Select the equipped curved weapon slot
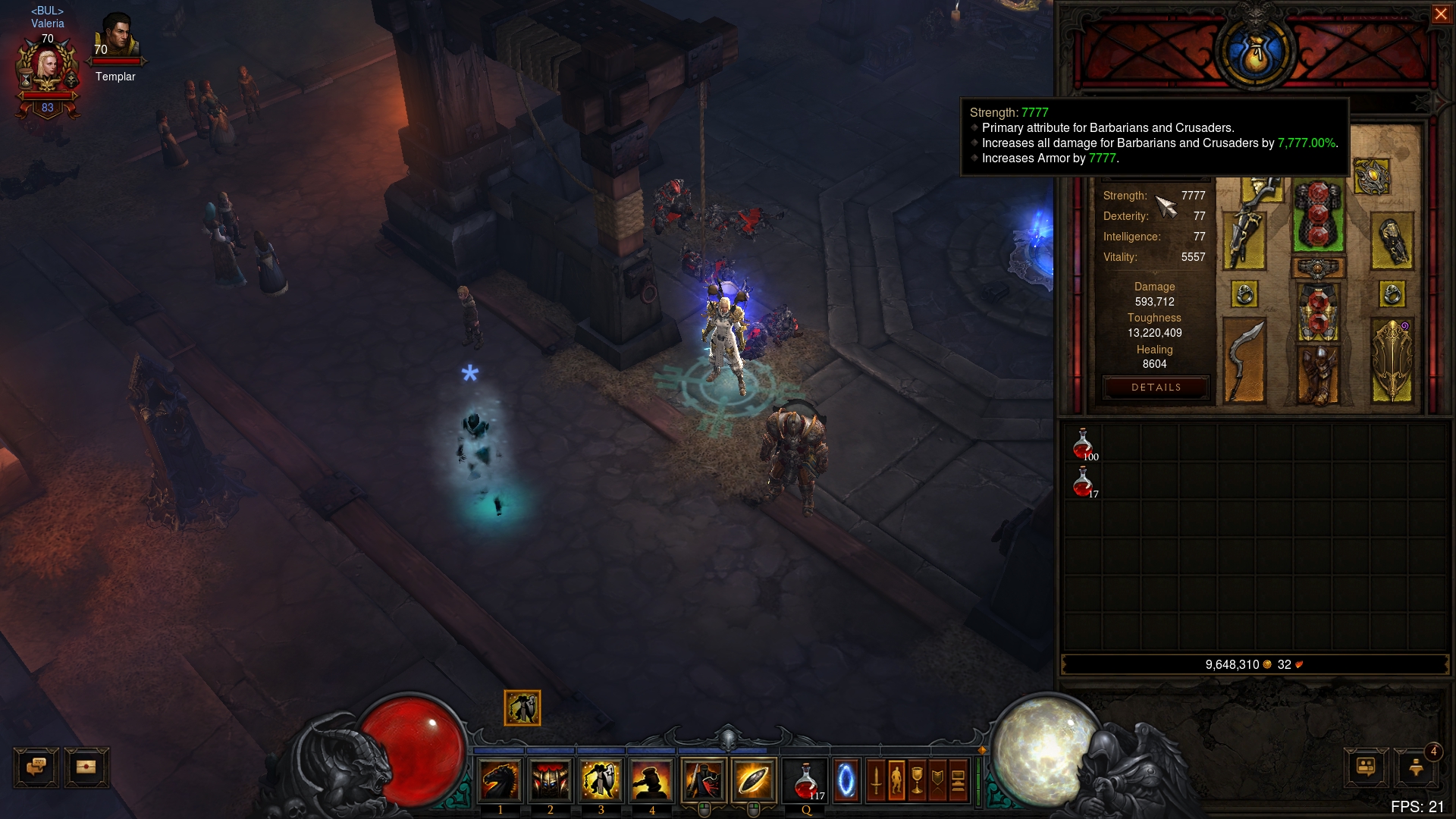Viewport: 1456px width, 819px height. pyautogui.click(x=1244, y=359)
